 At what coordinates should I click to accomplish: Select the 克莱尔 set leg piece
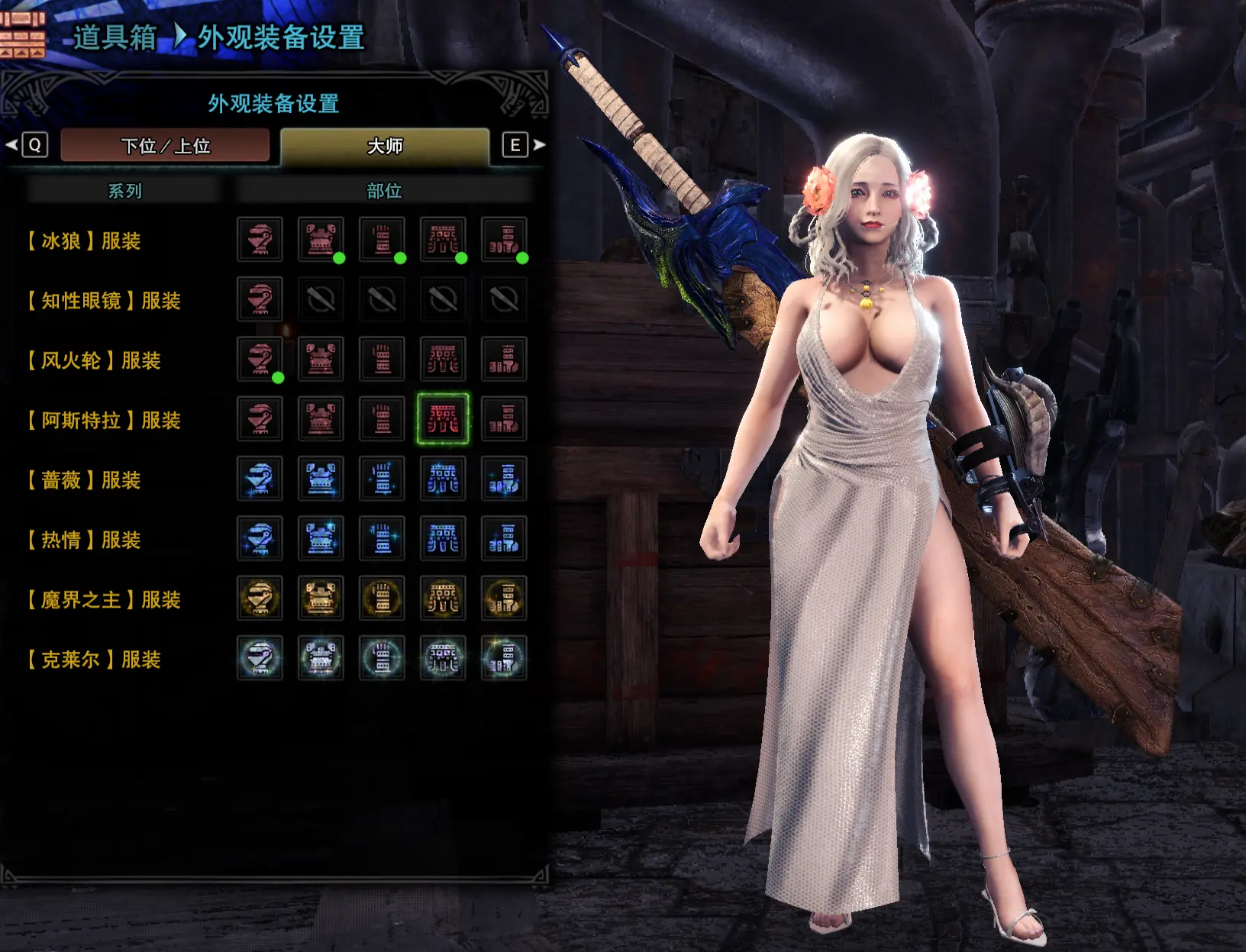[504, 658]
